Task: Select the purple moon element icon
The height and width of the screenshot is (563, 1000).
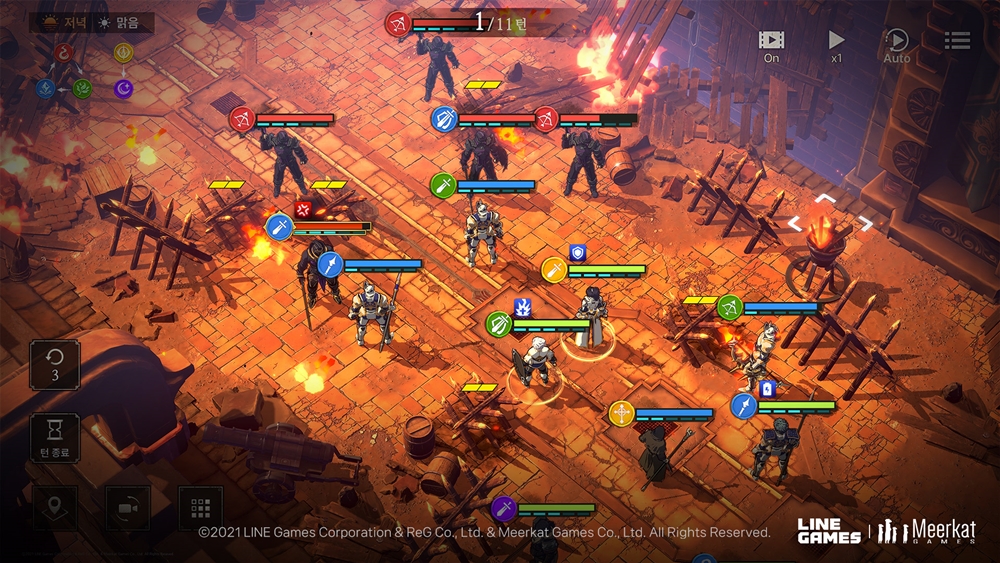Action: pos(123,89)
